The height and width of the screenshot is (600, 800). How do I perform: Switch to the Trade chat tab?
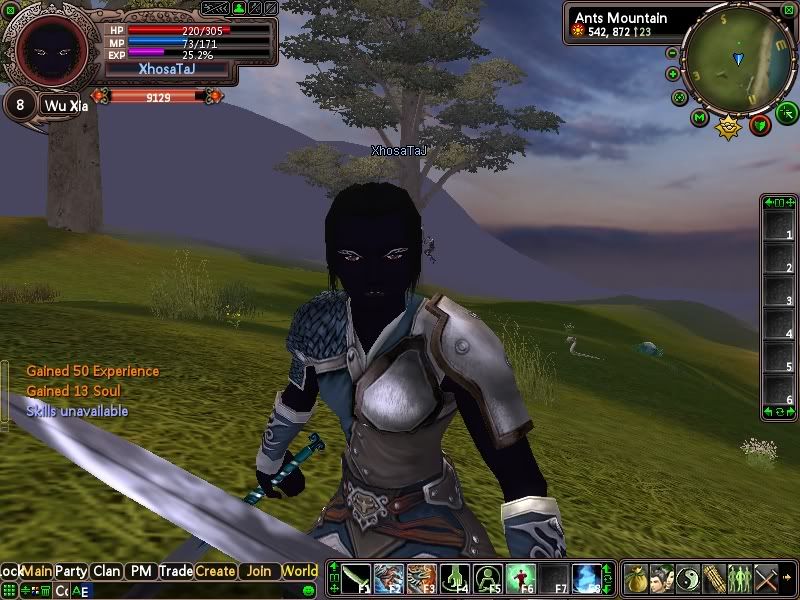(x=175, y=571)
